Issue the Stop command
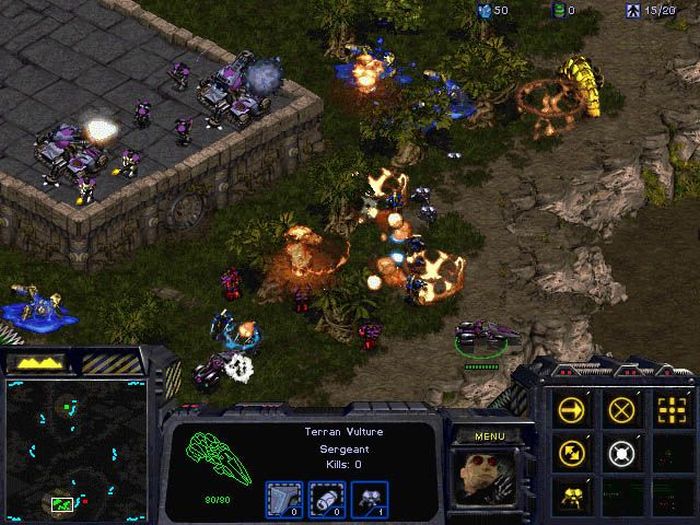The height and width of the screenshot is (525, 700). click(x=622, y=409)
